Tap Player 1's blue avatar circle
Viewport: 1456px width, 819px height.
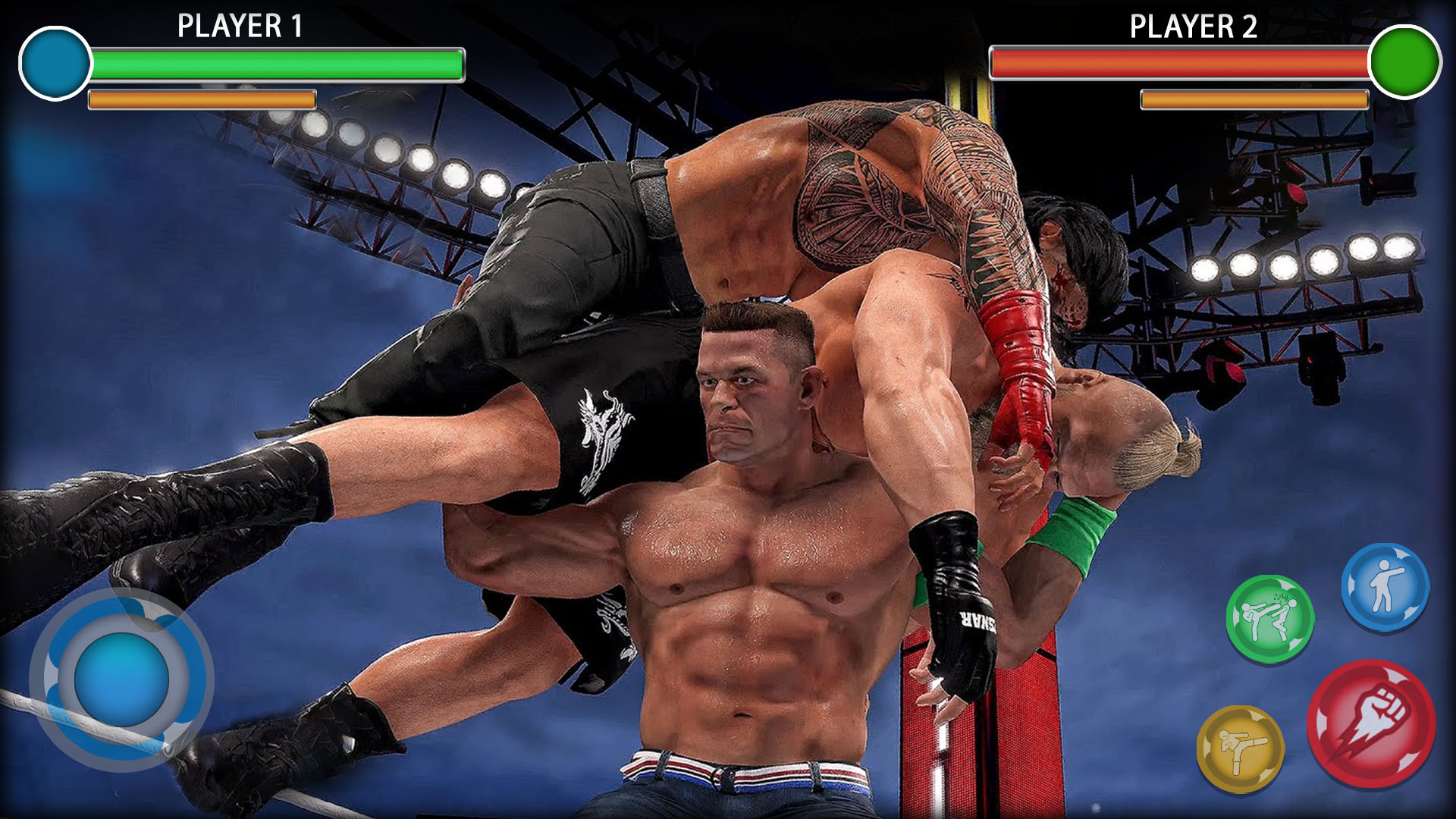[55, 64]
